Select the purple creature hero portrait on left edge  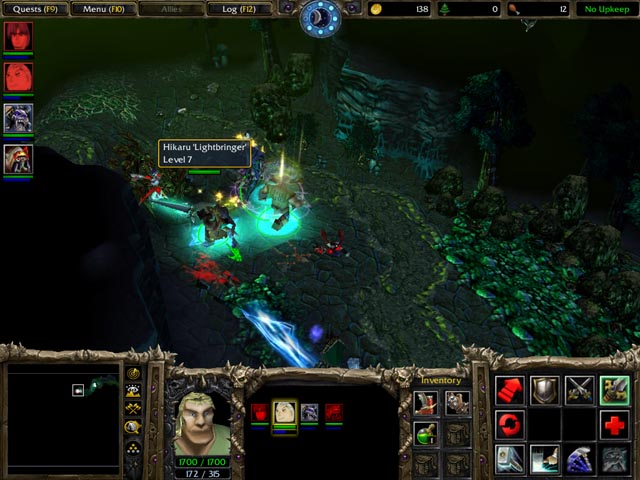point(18,118)
